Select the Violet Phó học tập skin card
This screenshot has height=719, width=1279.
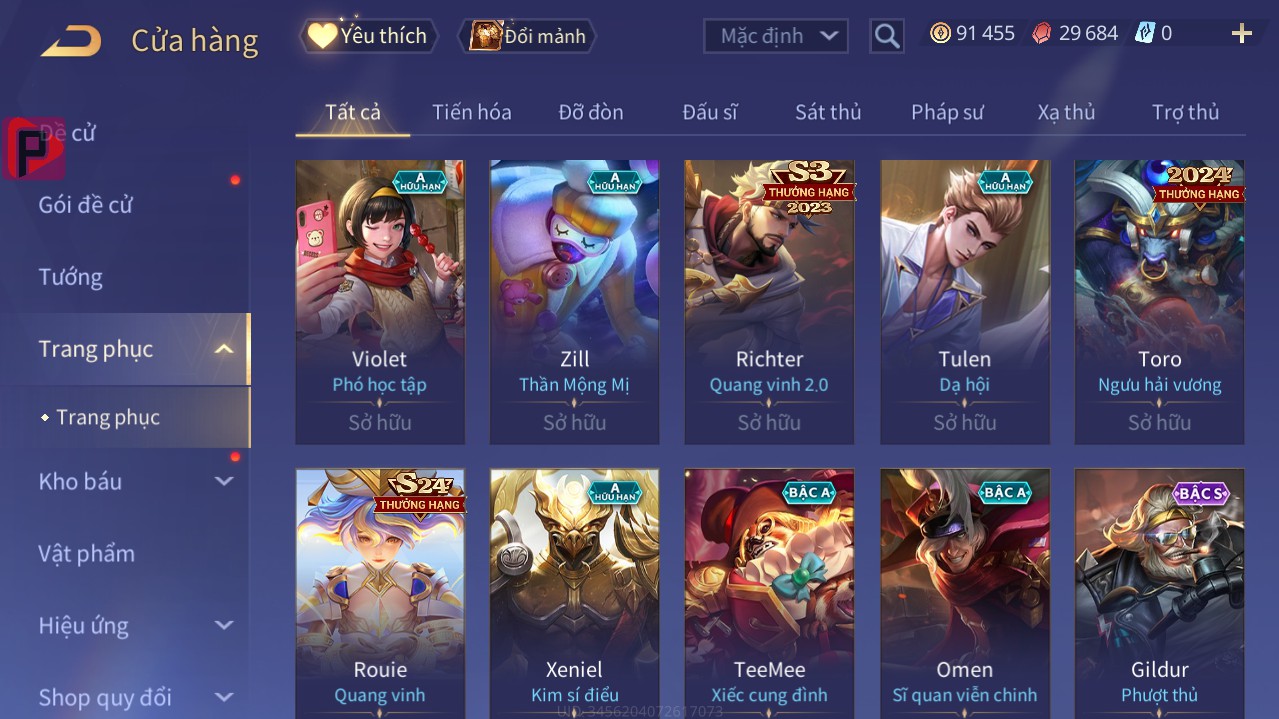[380, 300]
